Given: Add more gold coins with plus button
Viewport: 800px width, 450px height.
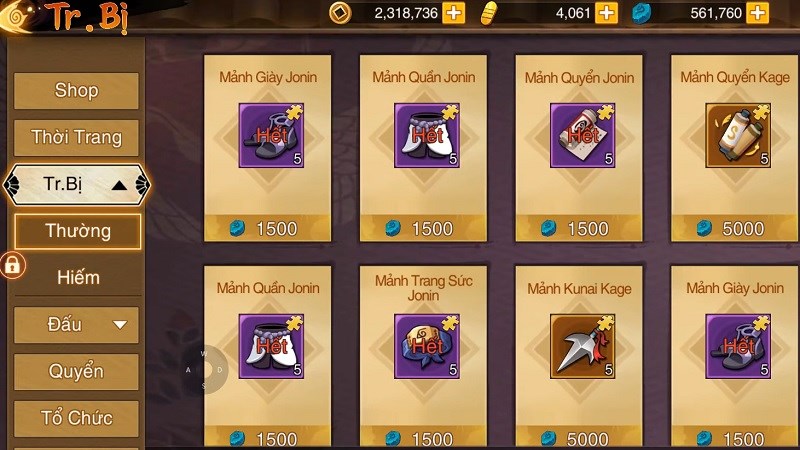Looking at the screenshot, I should click(x=454, y=13).
